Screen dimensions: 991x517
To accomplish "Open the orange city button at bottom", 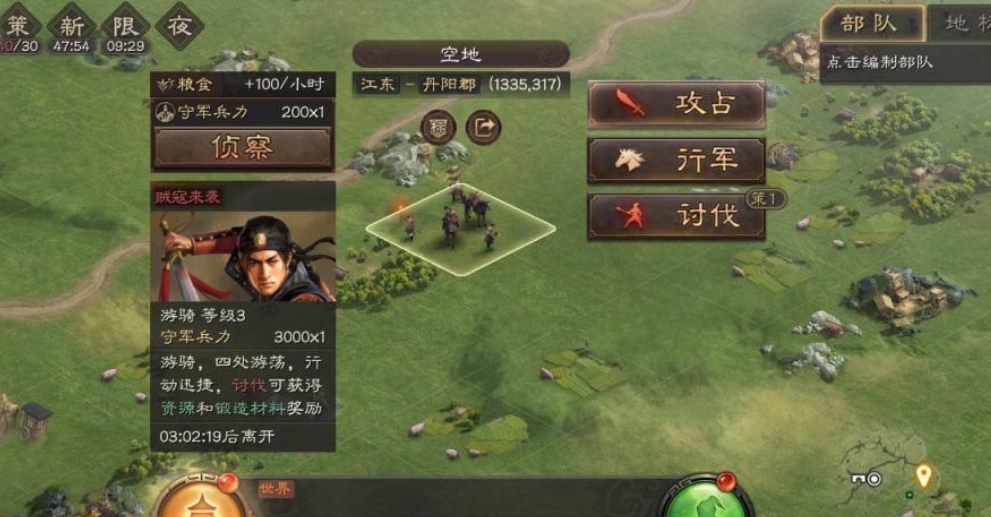I will tap(202, 500).
